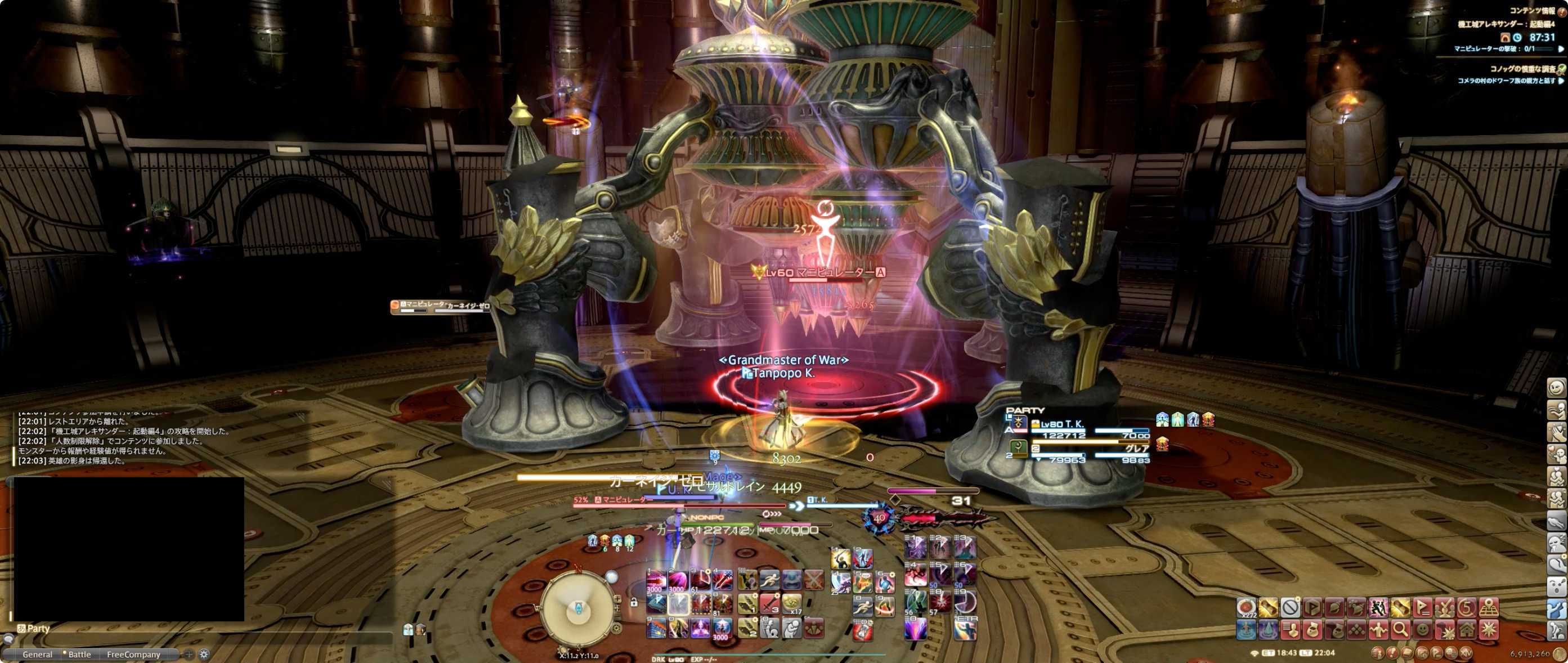
Task: Zoom in the minimap with plus button
Action: coord(617,599)
